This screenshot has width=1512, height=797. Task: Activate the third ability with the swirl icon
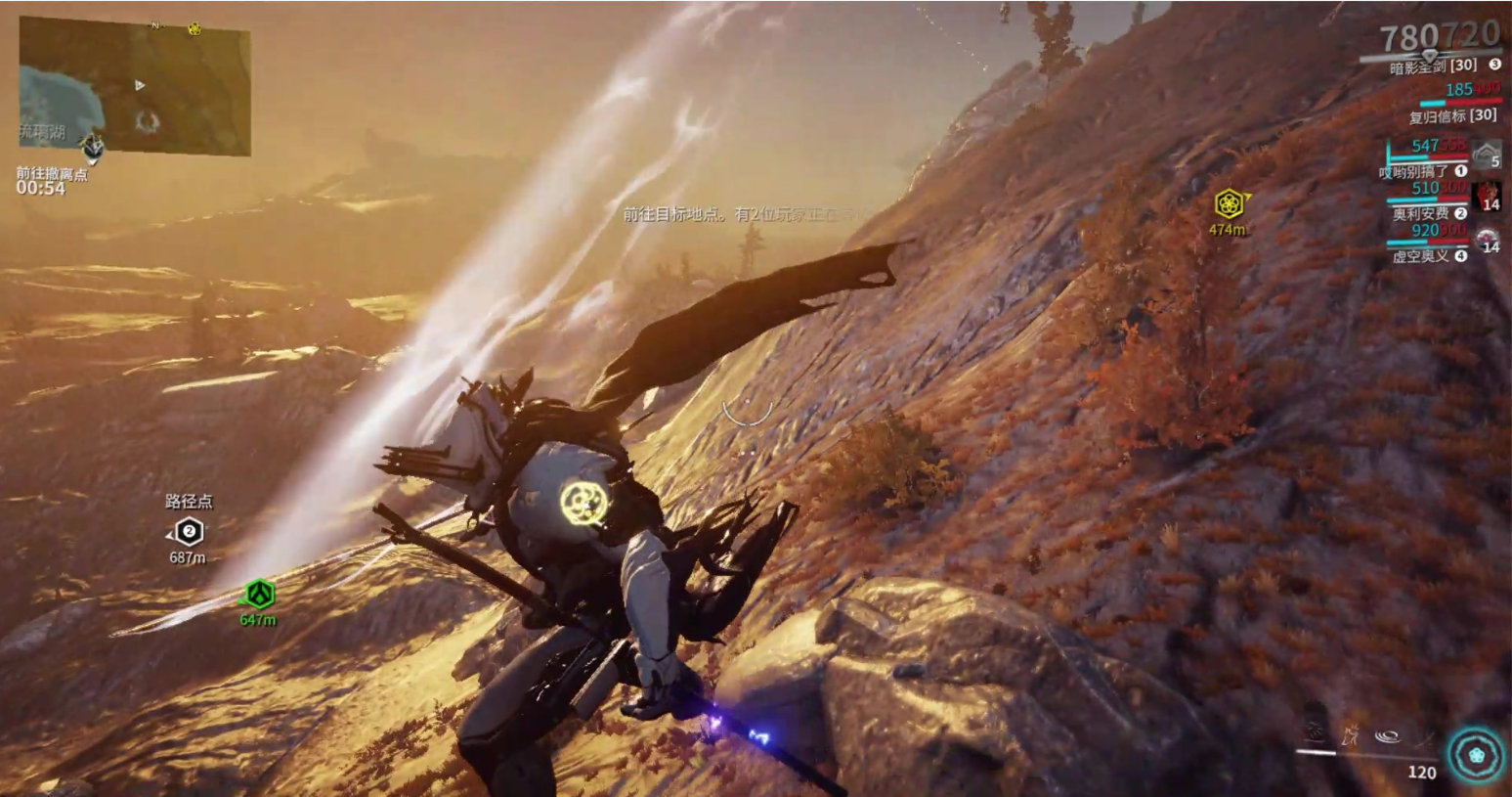pyautogui.click(x=1387, y=735)
